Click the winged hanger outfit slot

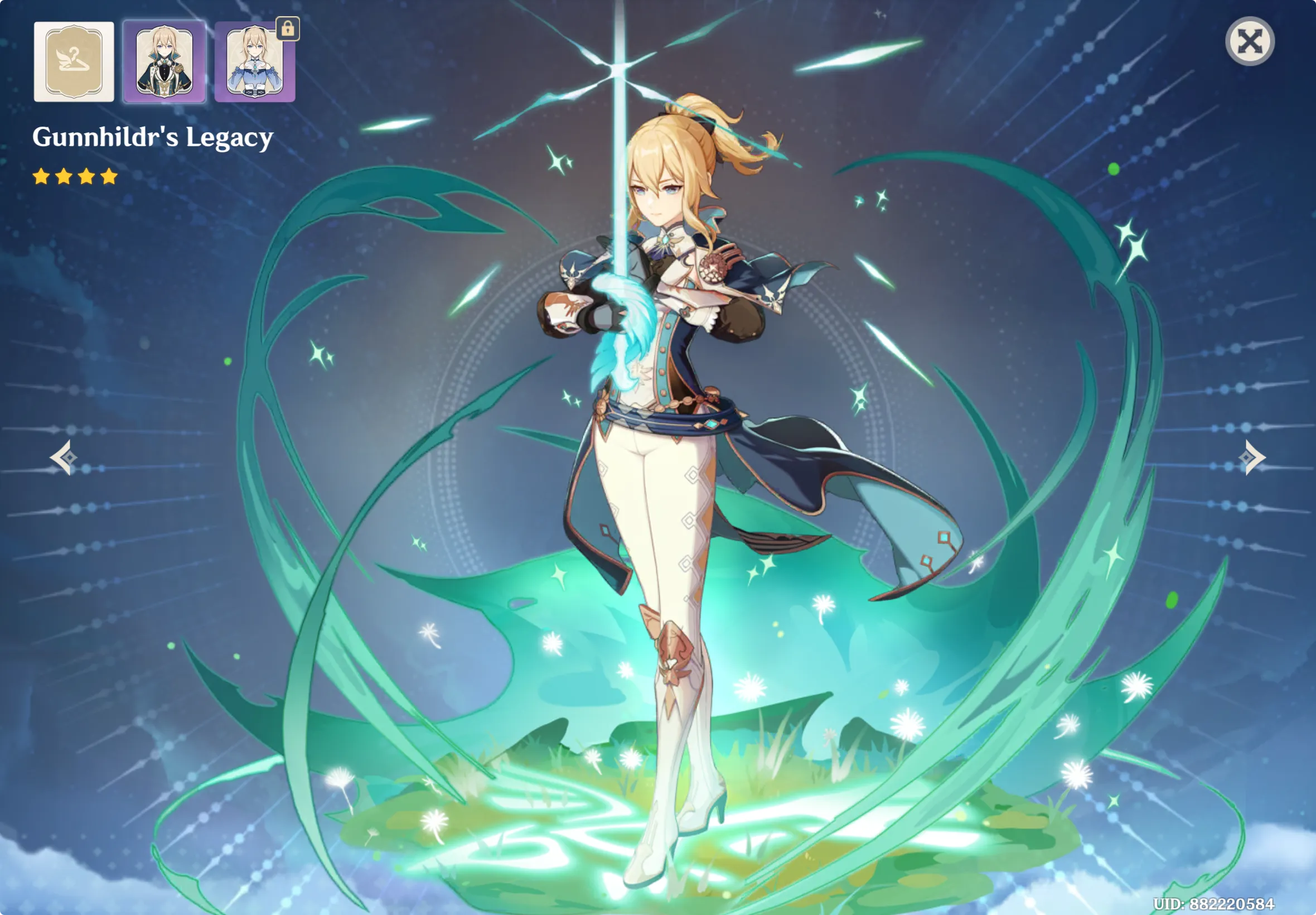coord(74,62)
